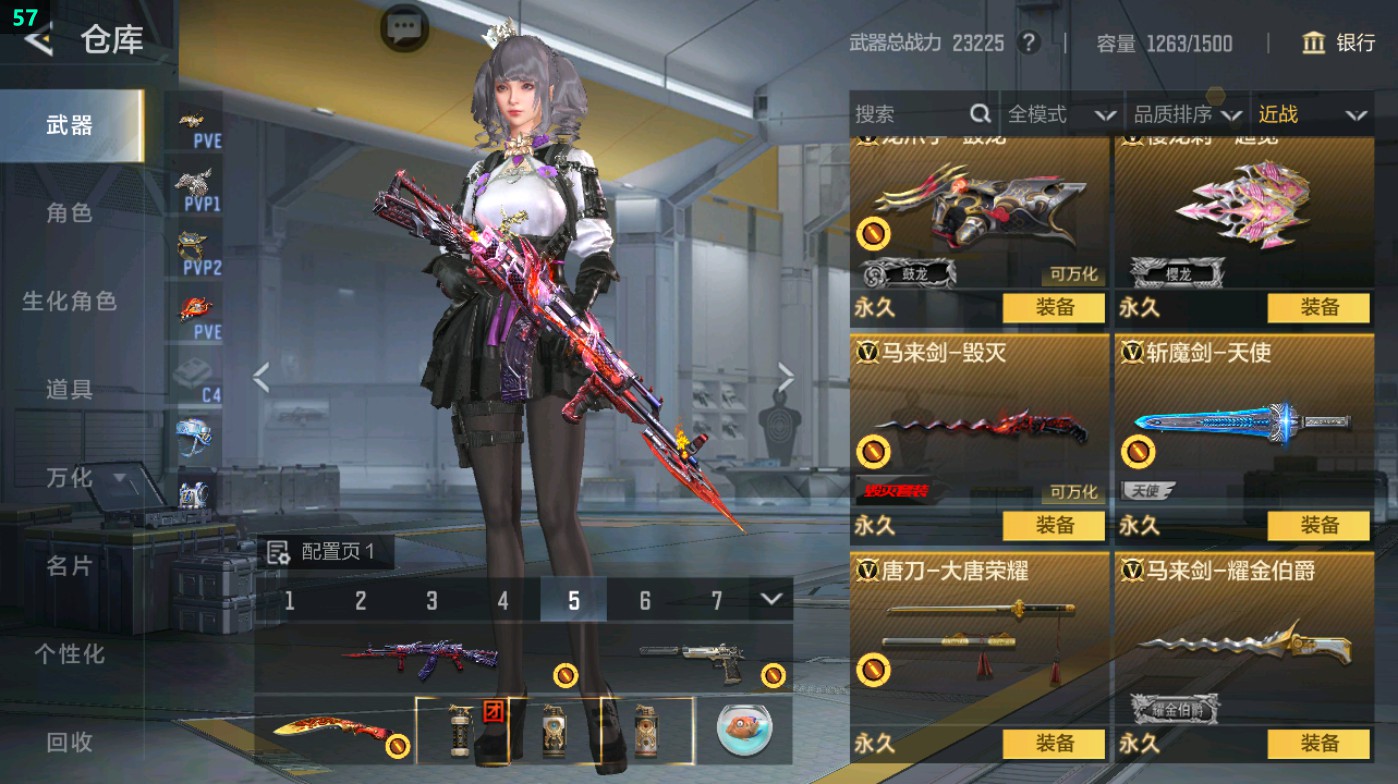
Task: Click the bank icon at top right
Action: (1314, 44)
